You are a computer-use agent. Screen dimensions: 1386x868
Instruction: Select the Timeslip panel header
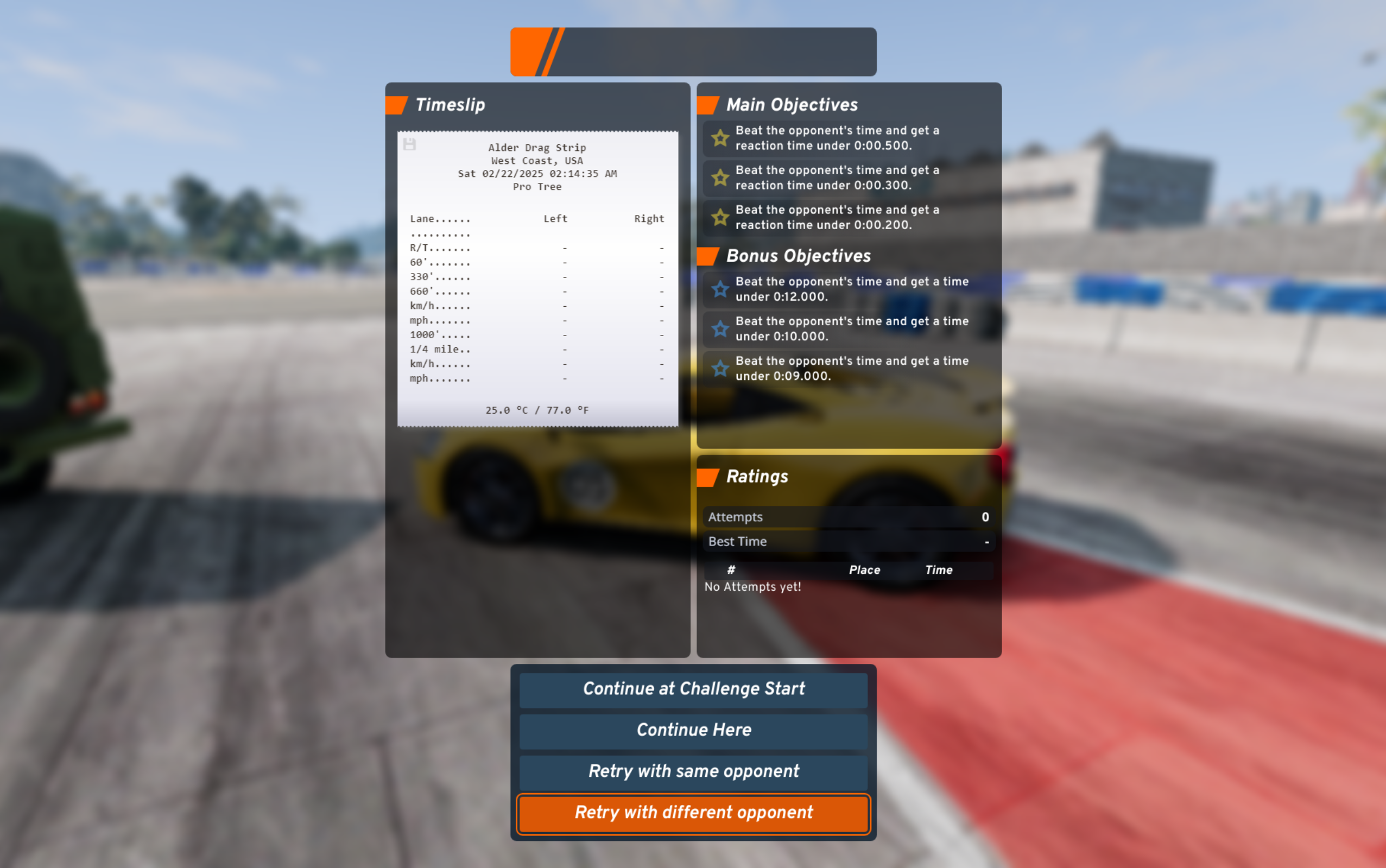[451, 104]
